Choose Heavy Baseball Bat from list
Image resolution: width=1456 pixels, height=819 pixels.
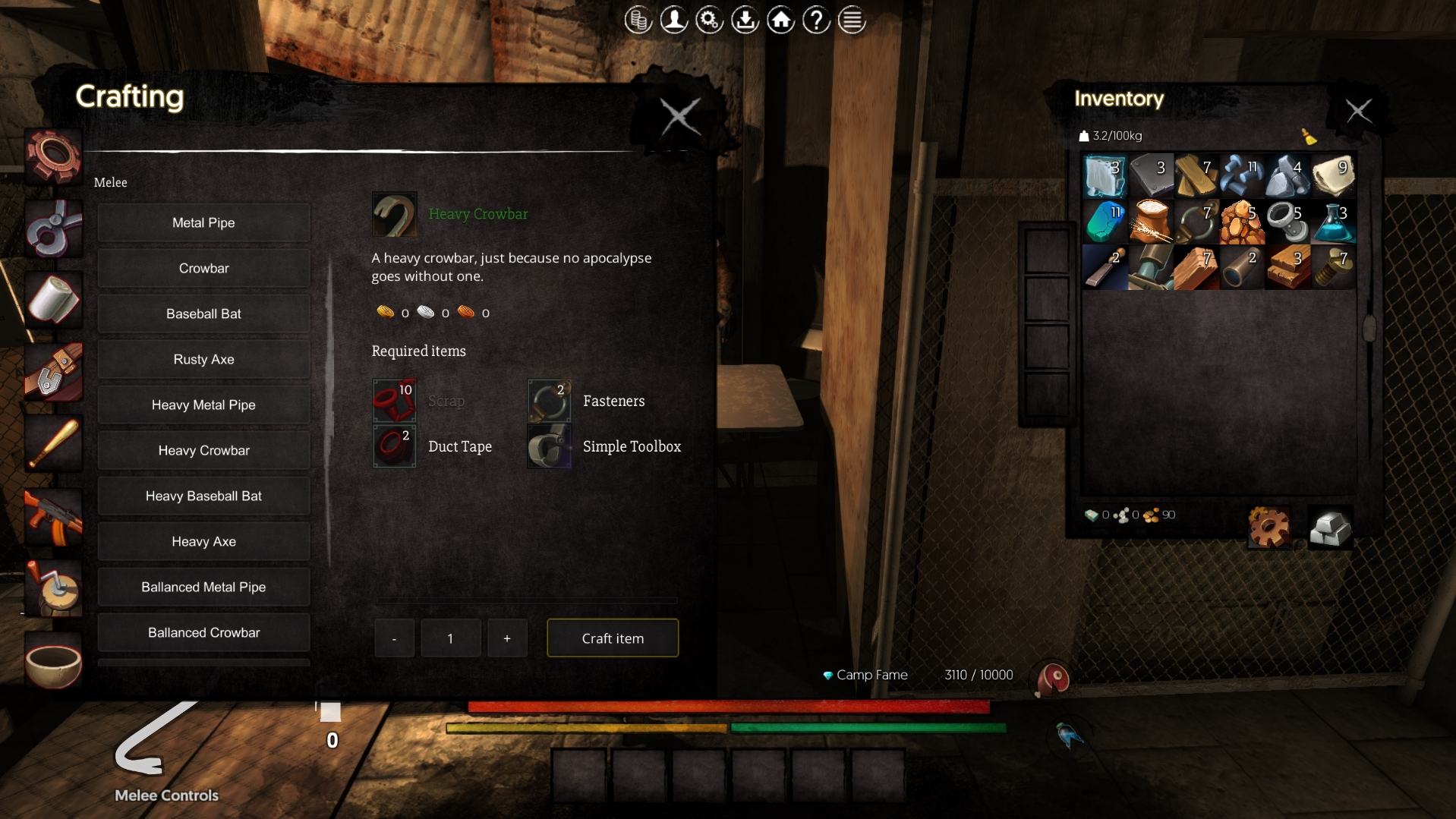pyautogui.click(x=203, y=496)
